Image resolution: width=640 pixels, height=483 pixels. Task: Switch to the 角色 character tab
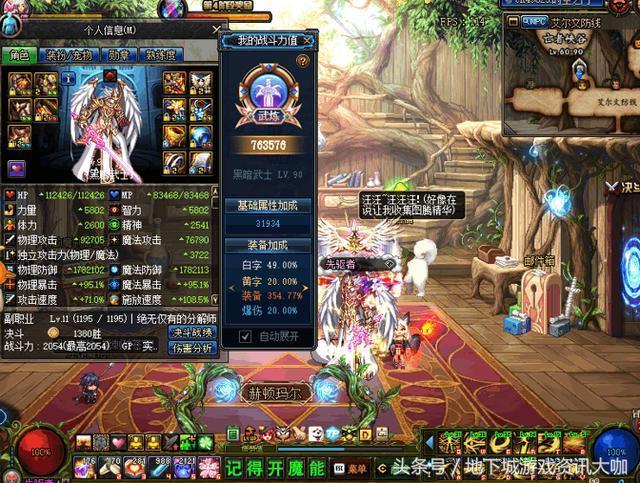coord(22,56)
